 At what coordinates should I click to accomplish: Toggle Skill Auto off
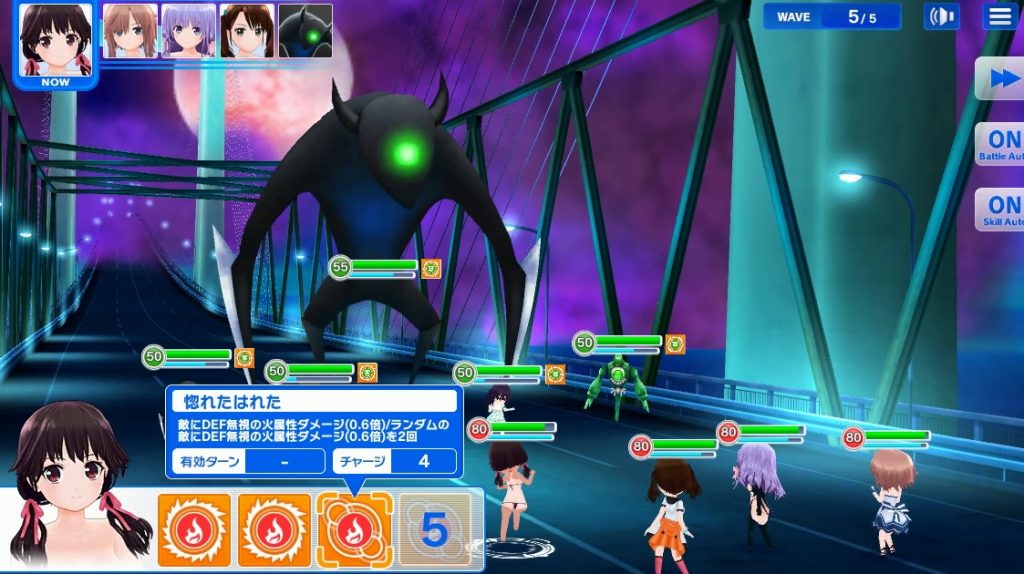[x=1000, y=208]
